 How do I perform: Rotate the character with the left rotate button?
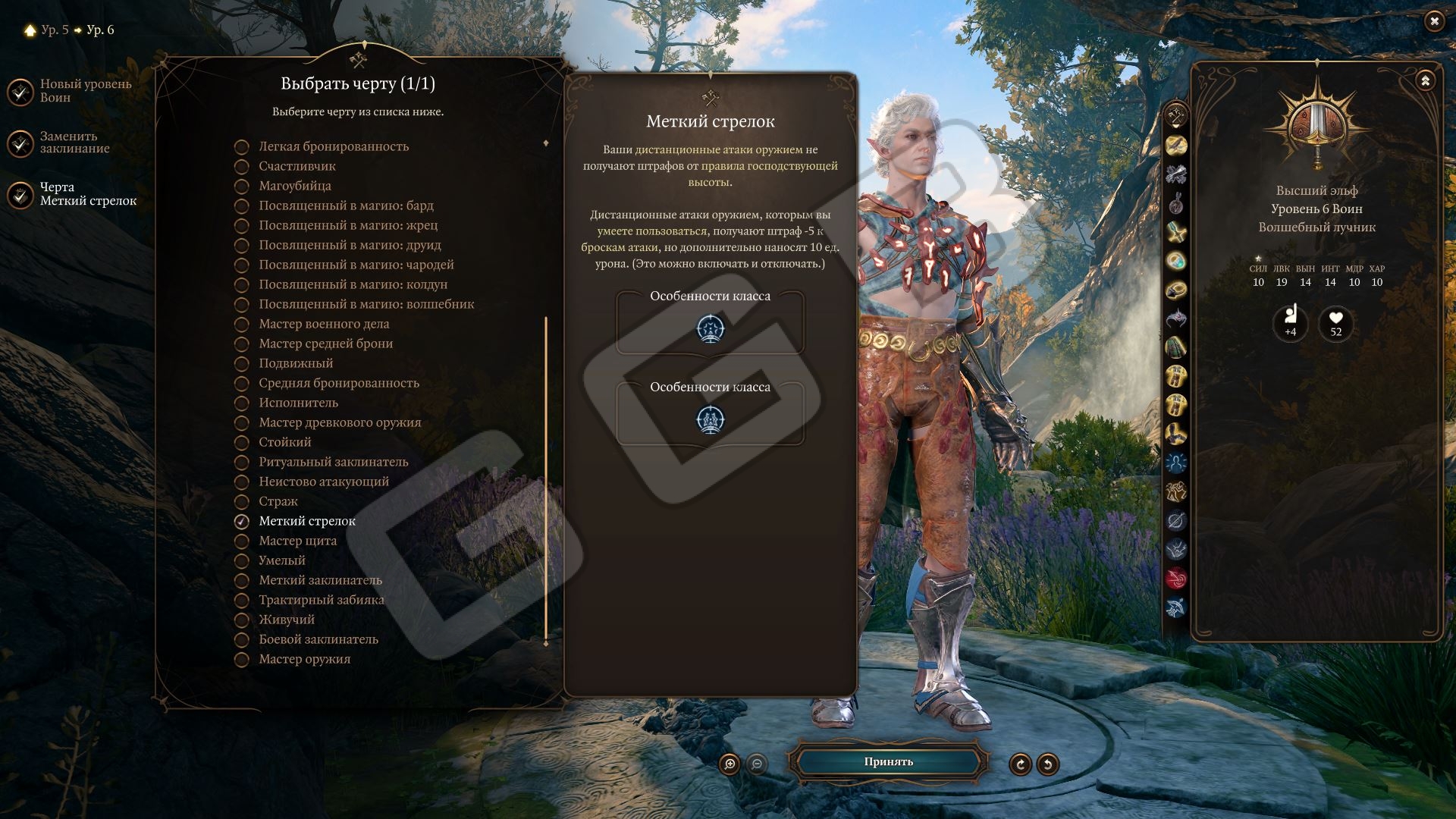pos(1020,764)
